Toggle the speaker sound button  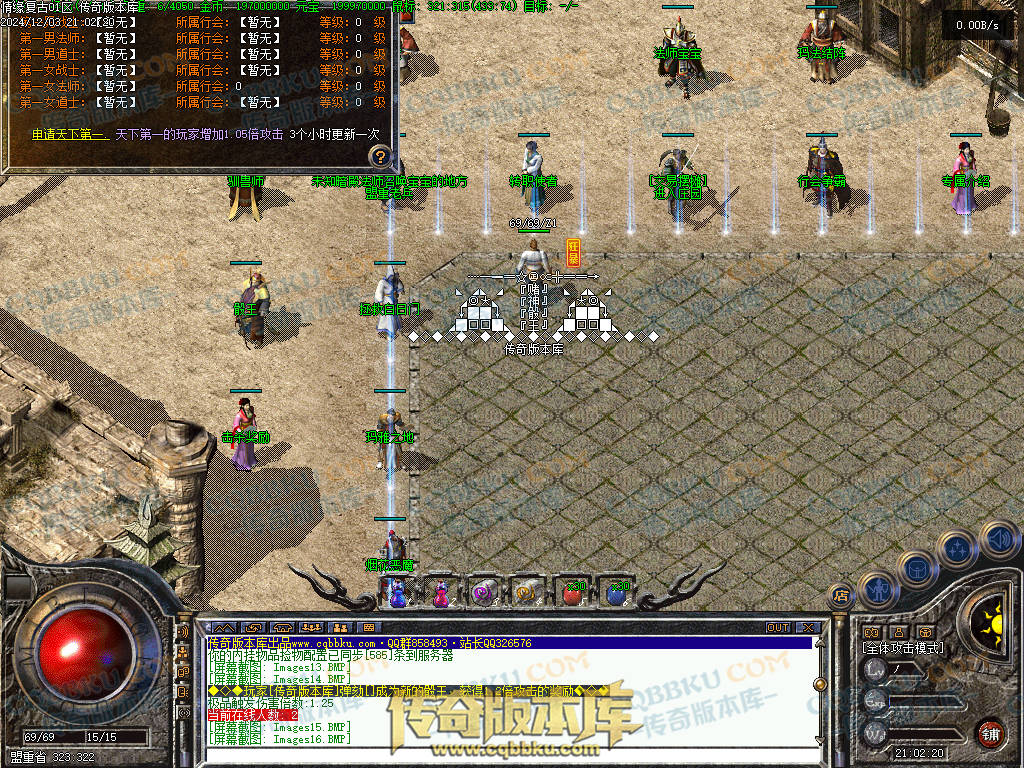[998, 538]
